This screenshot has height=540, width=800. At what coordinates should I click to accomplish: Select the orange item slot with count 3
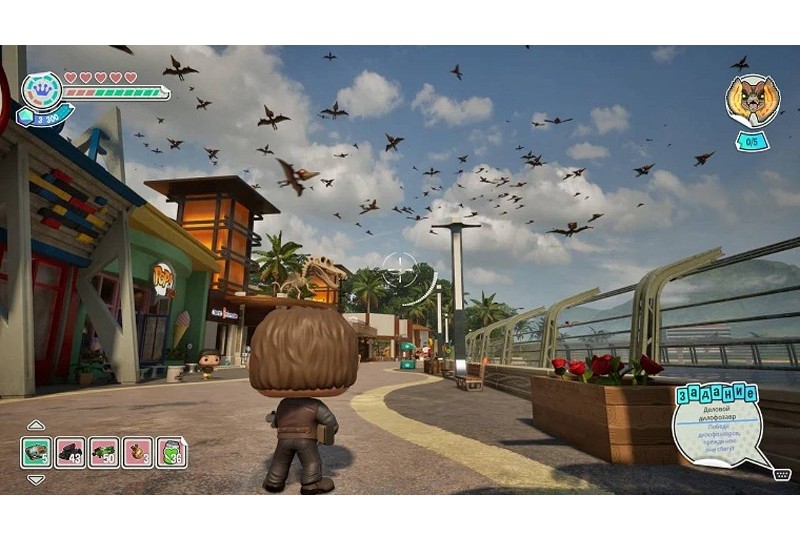pyautogui.click(x=138, y=452)
